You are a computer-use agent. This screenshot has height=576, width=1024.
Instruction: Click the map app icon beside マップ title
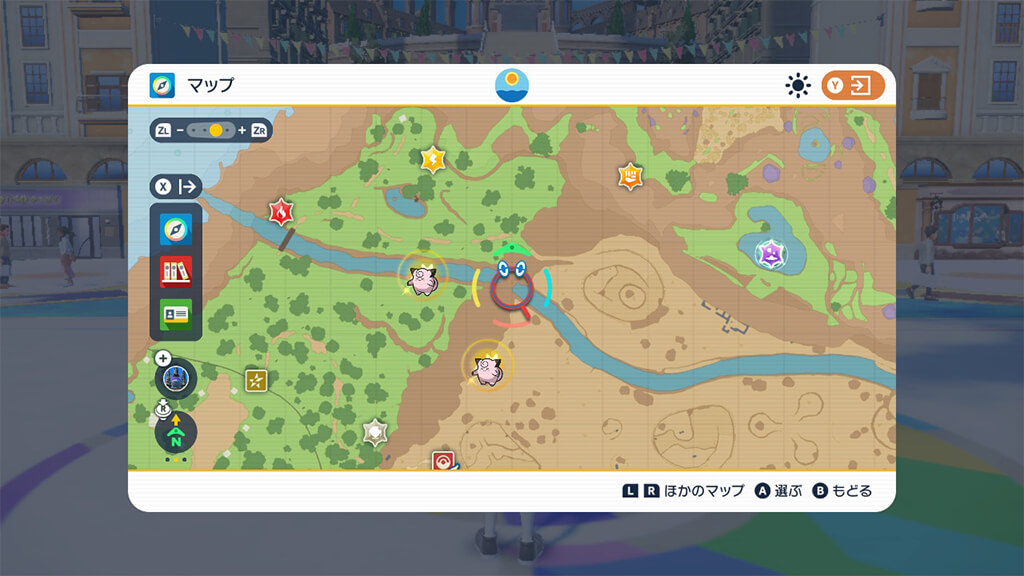[x=162, y=85]
